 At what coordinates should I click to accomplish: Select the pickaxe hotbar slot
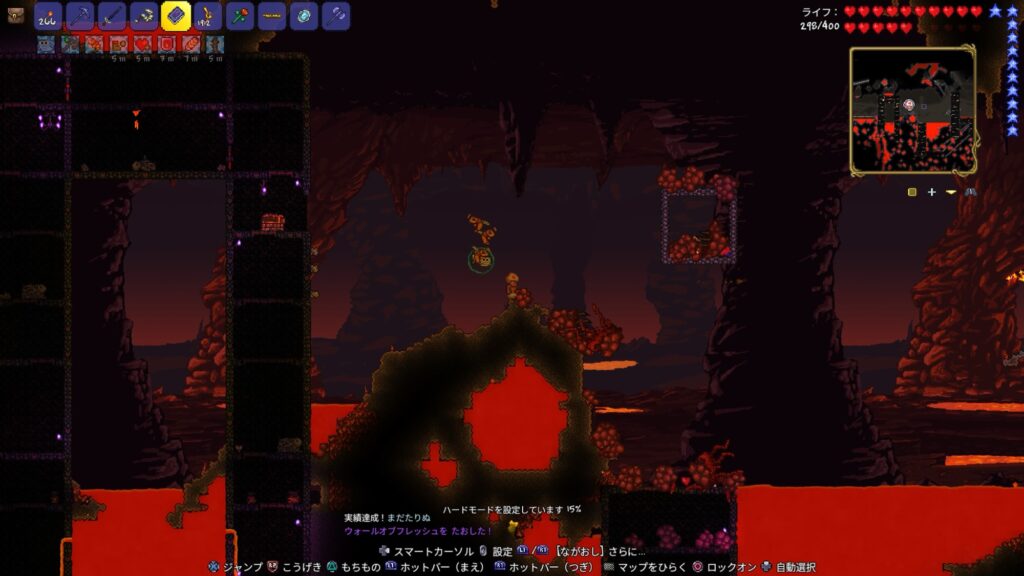pos(80,16)
